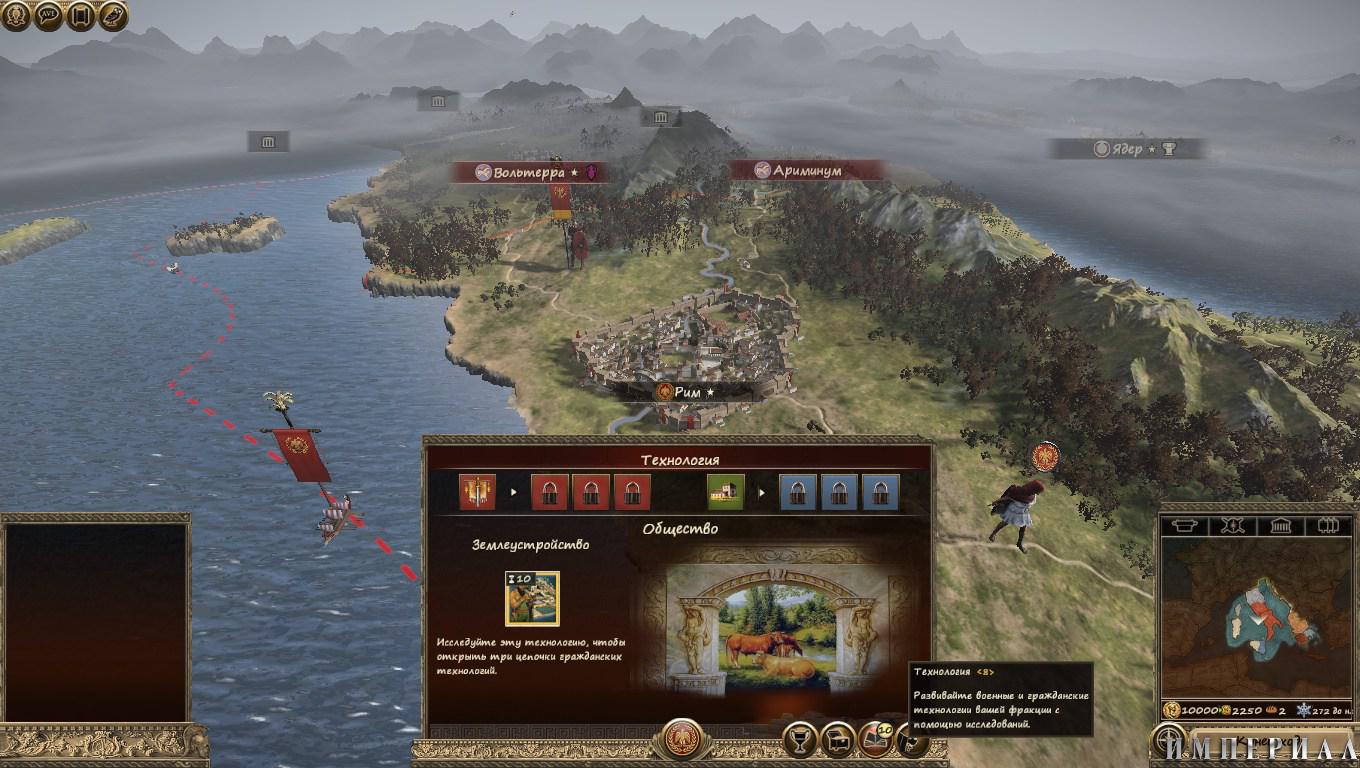
Task: Click the campaign minimap
Action: coord(1256,620)
